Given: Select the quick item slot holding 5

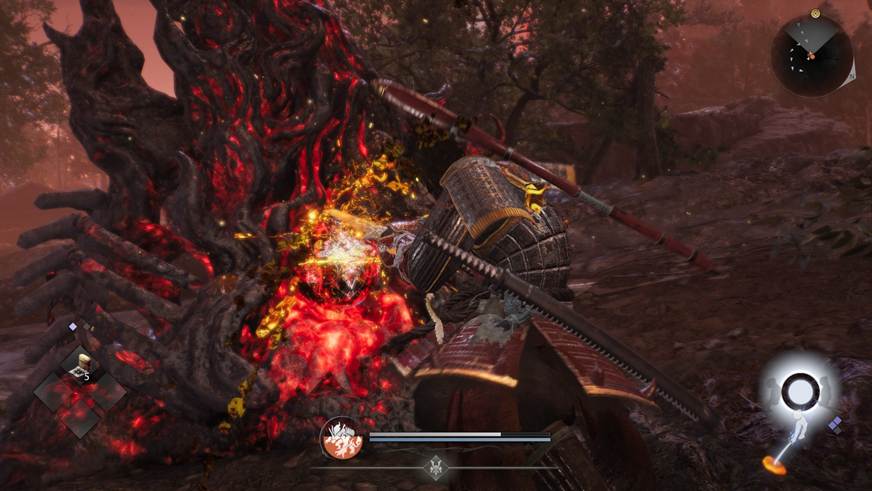Looking at the screenshot, I should click(79, 367).
